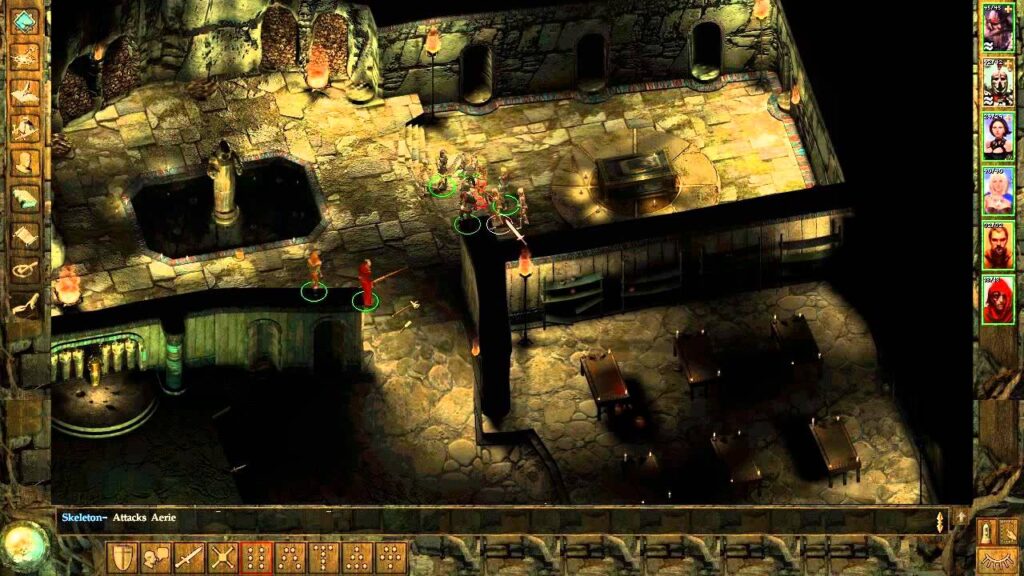The height and width of the screenshot is (576, 1024).
Task: Choose the T-shaped formation button
Action: (326, 557)
